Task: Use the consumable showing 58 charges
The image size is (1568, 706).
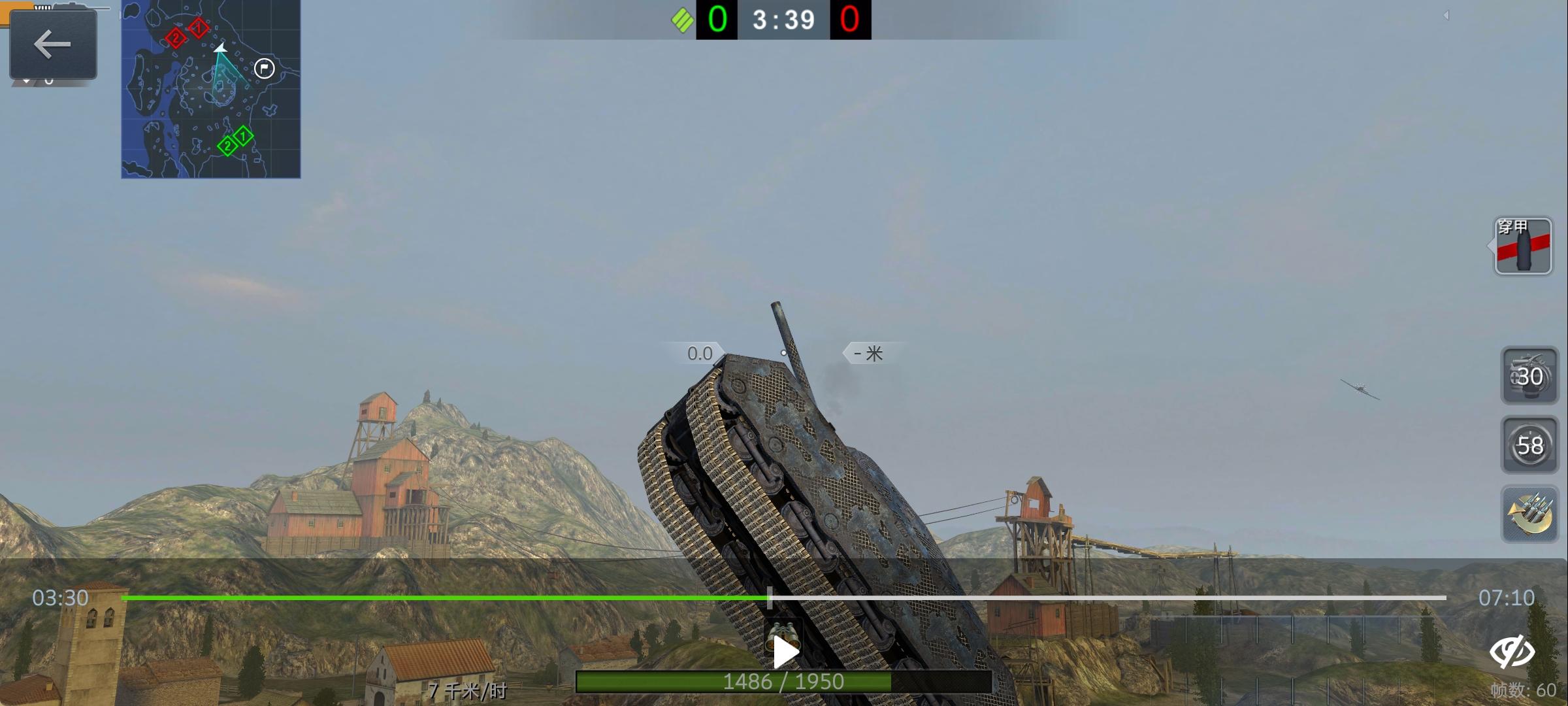Action: (1531, 445)
